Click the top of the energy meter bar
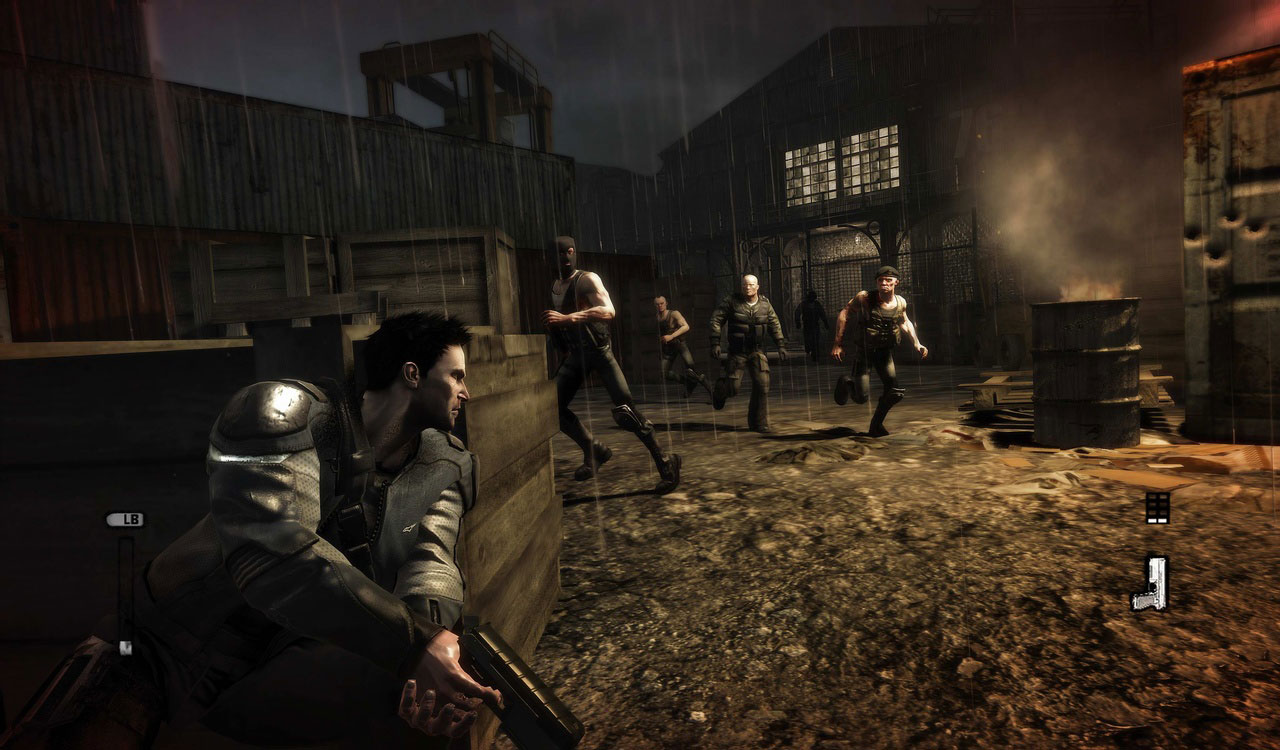1280x750 pixels. click(127, 541)
